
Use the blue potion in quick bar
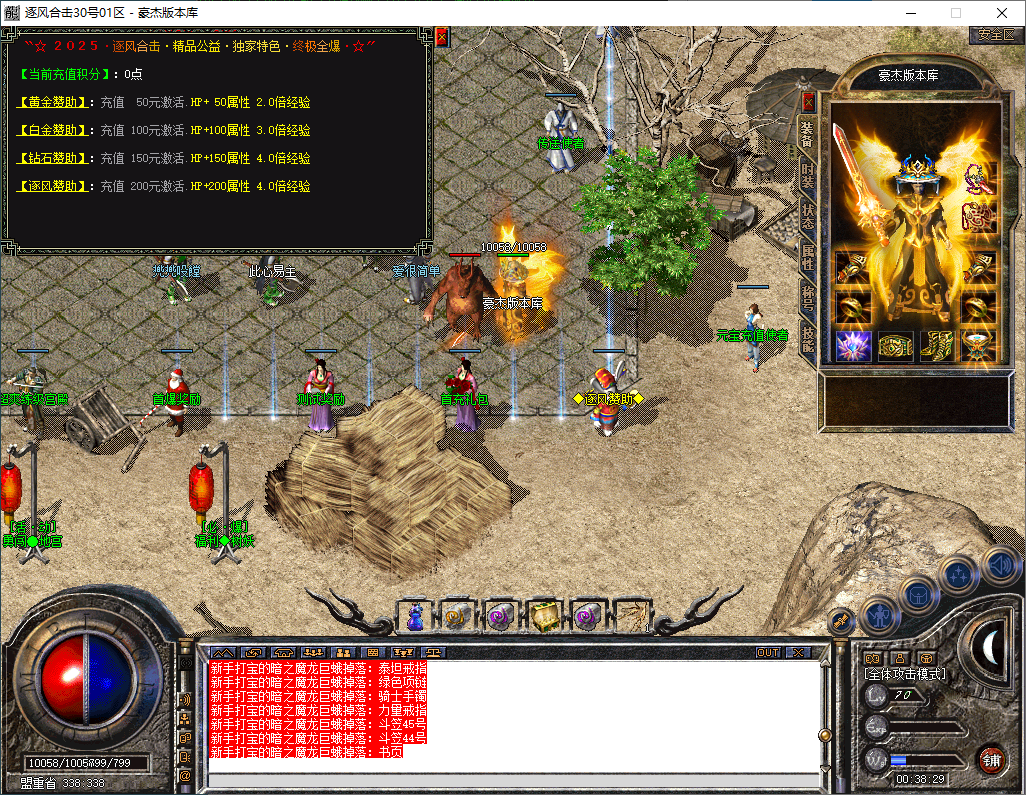(x=415, y=615)
